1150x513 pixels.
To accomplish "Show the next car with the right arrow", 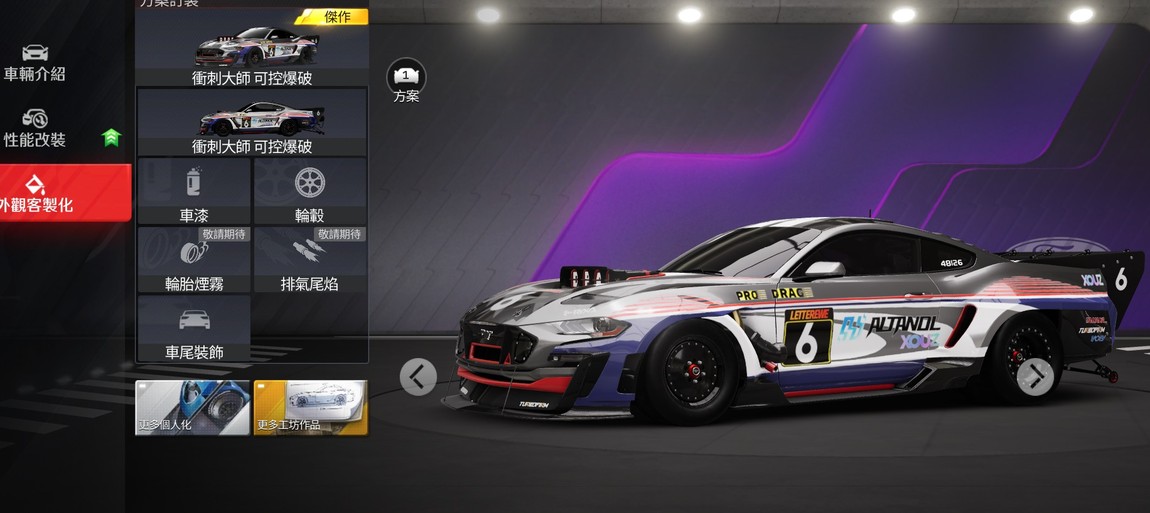I will [1035, 377].
